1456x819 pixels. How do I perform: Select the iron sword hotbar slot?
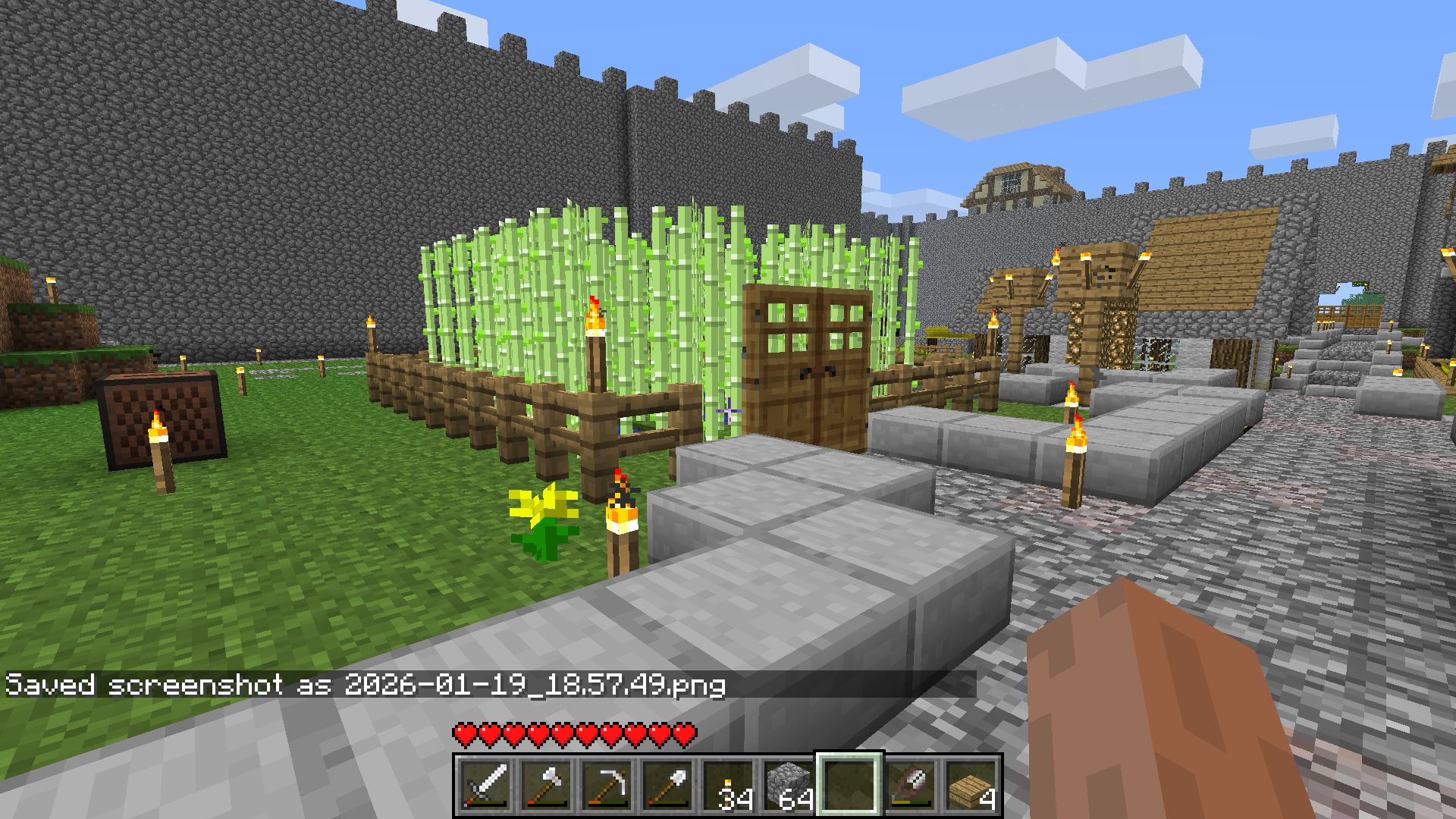[x=485, y=786]
